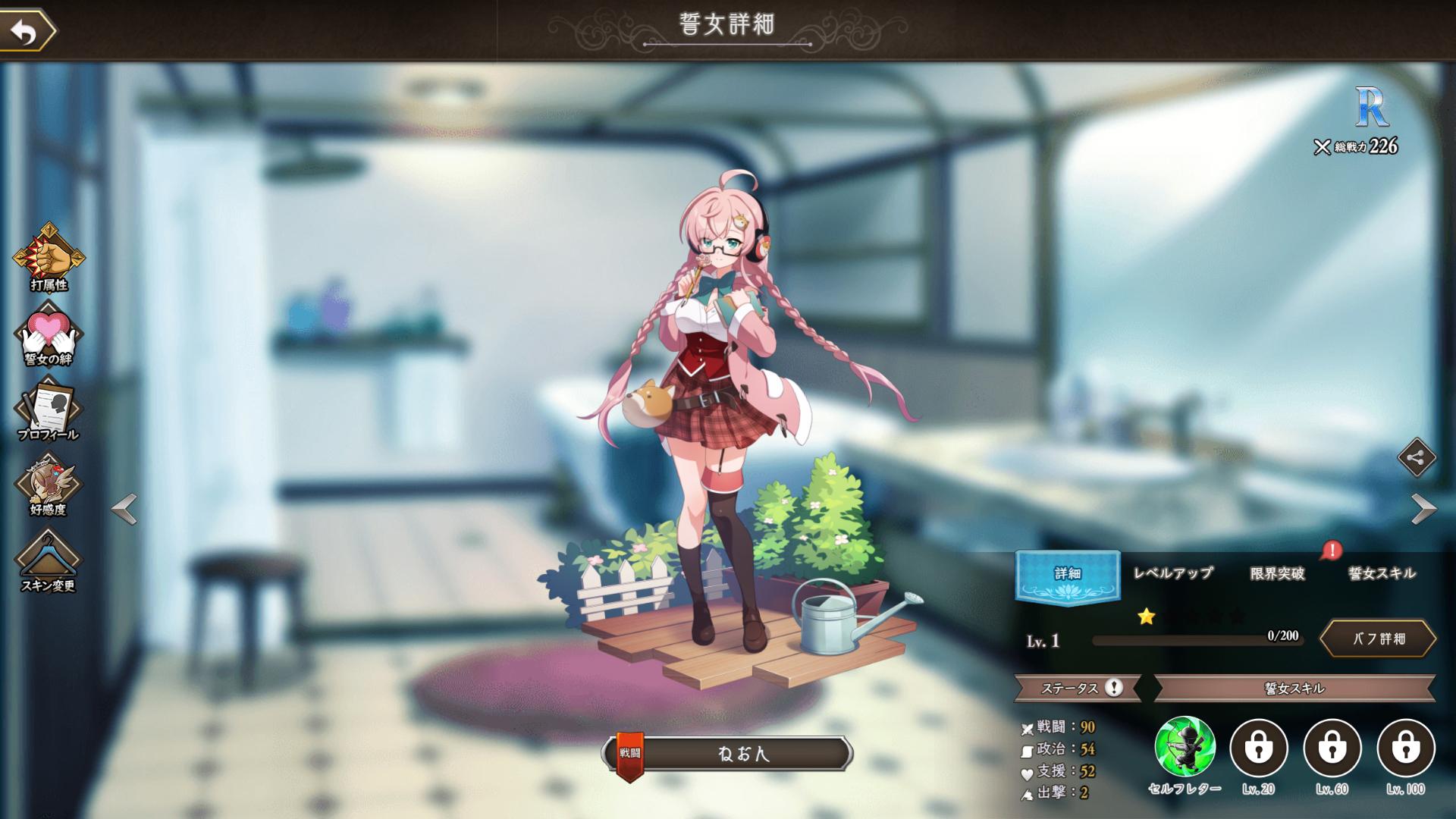Go back using the return arrow
This screenshot has height=819, width=1456.
(27, 32)
